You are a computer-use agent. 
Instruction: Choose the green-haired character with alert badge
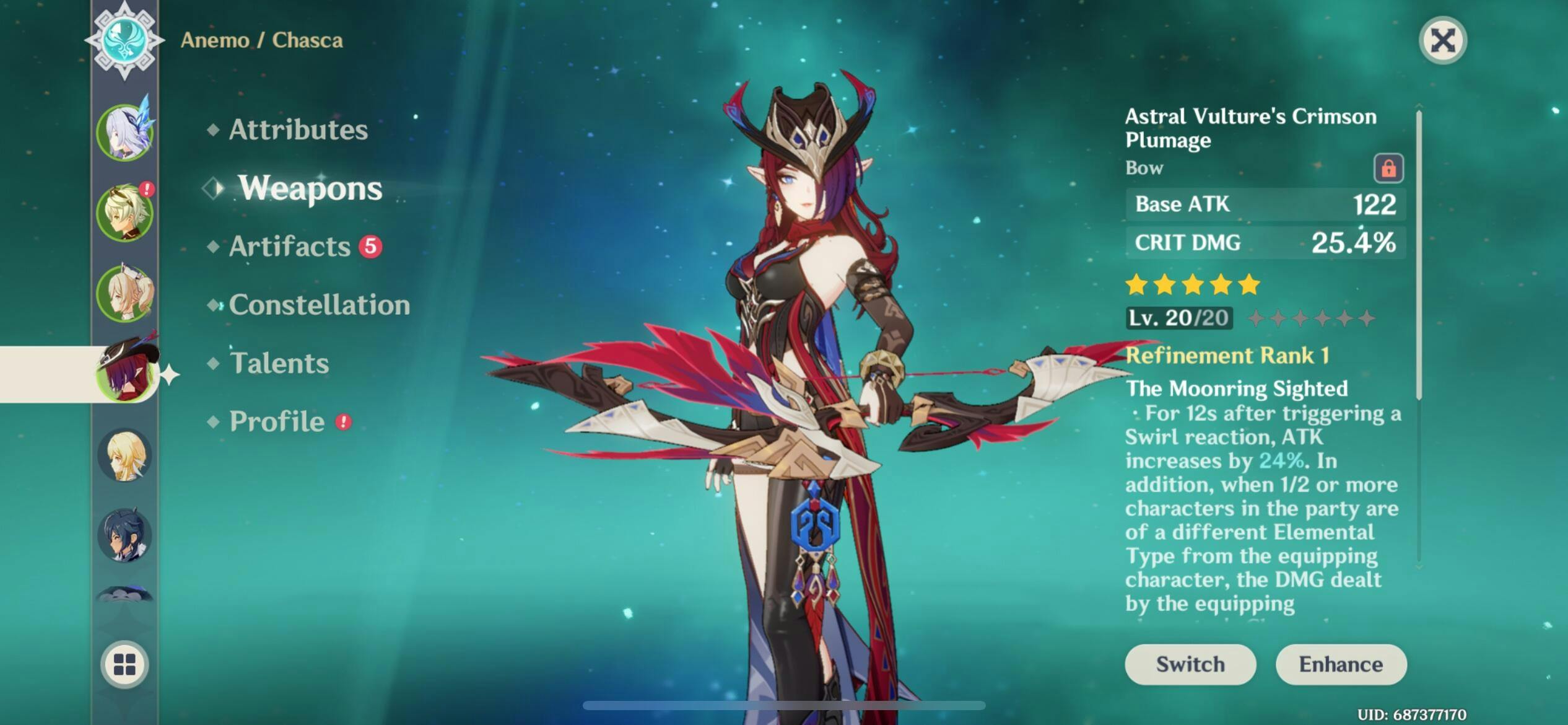click(125, 213)
